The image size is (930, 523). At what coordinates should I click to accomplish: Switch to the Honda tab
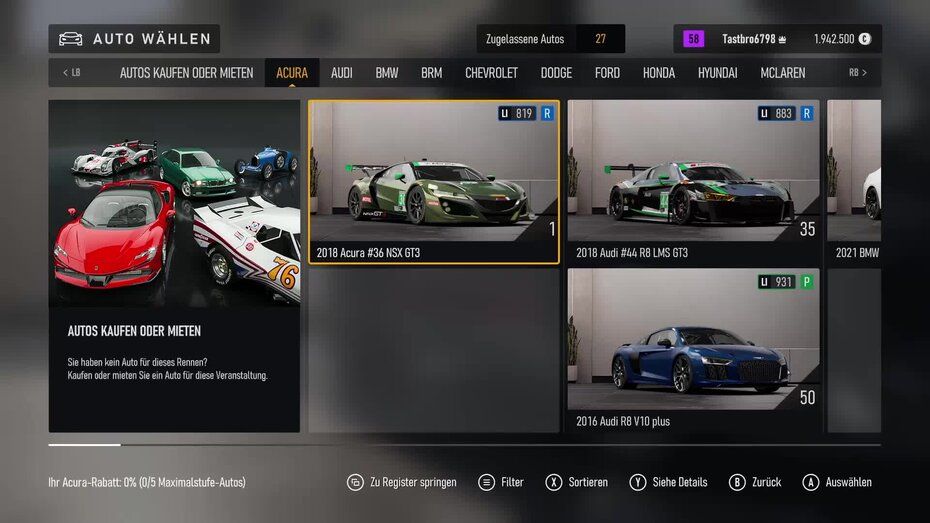point(659,73)
